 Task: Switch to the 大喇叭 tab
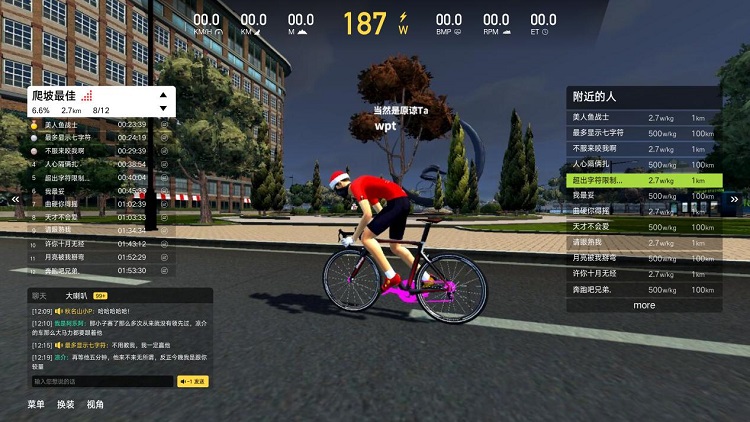coord(76,296)
